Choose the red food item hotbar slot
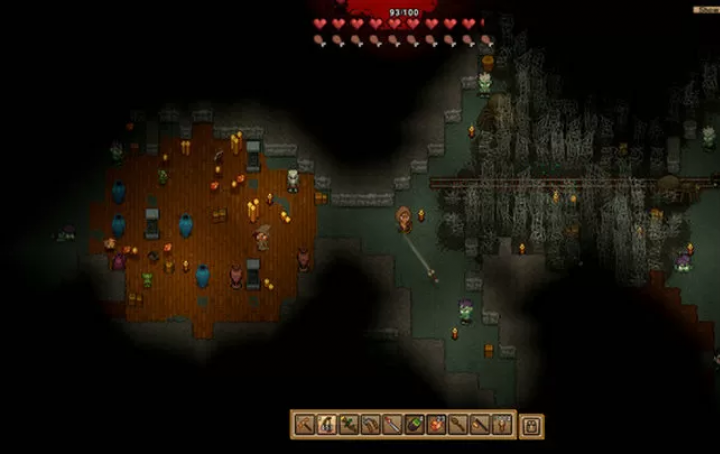This screenshot has height=454, width=720. (x=436, y=425)
